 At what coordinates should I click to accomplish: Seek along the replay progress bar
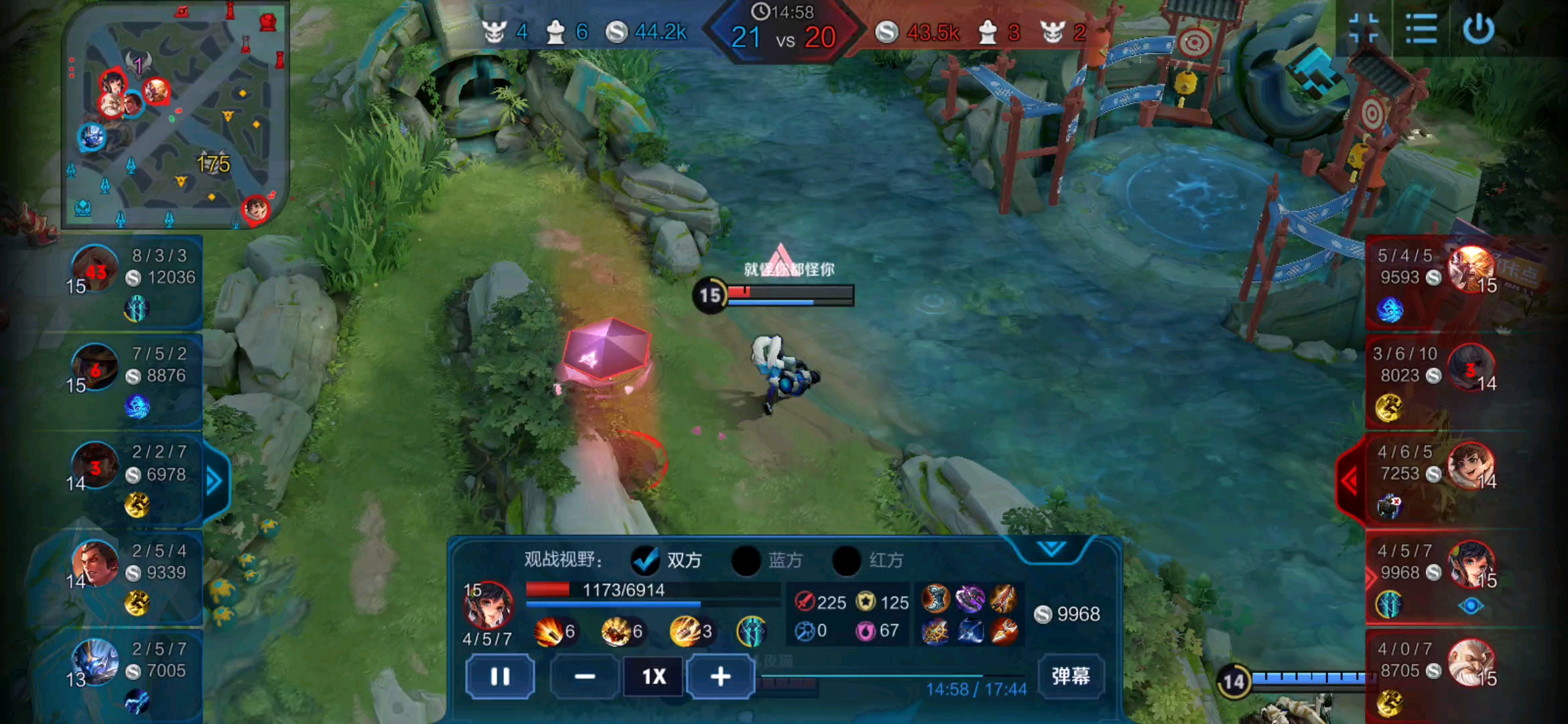[x=891, y=676]
